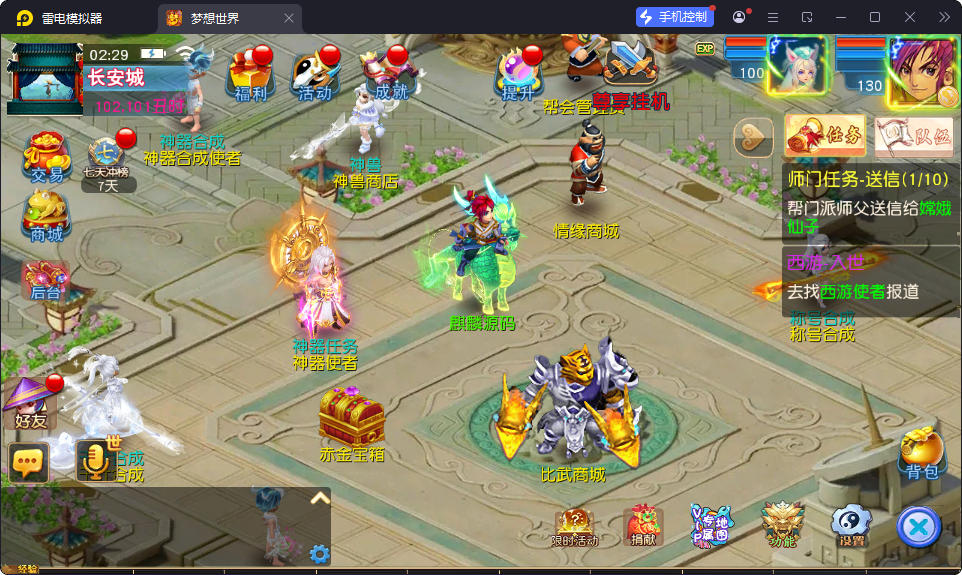Screen dimensions: 962x575
Task: Open the 背包 backpack
Action: (x=922, y=452)
